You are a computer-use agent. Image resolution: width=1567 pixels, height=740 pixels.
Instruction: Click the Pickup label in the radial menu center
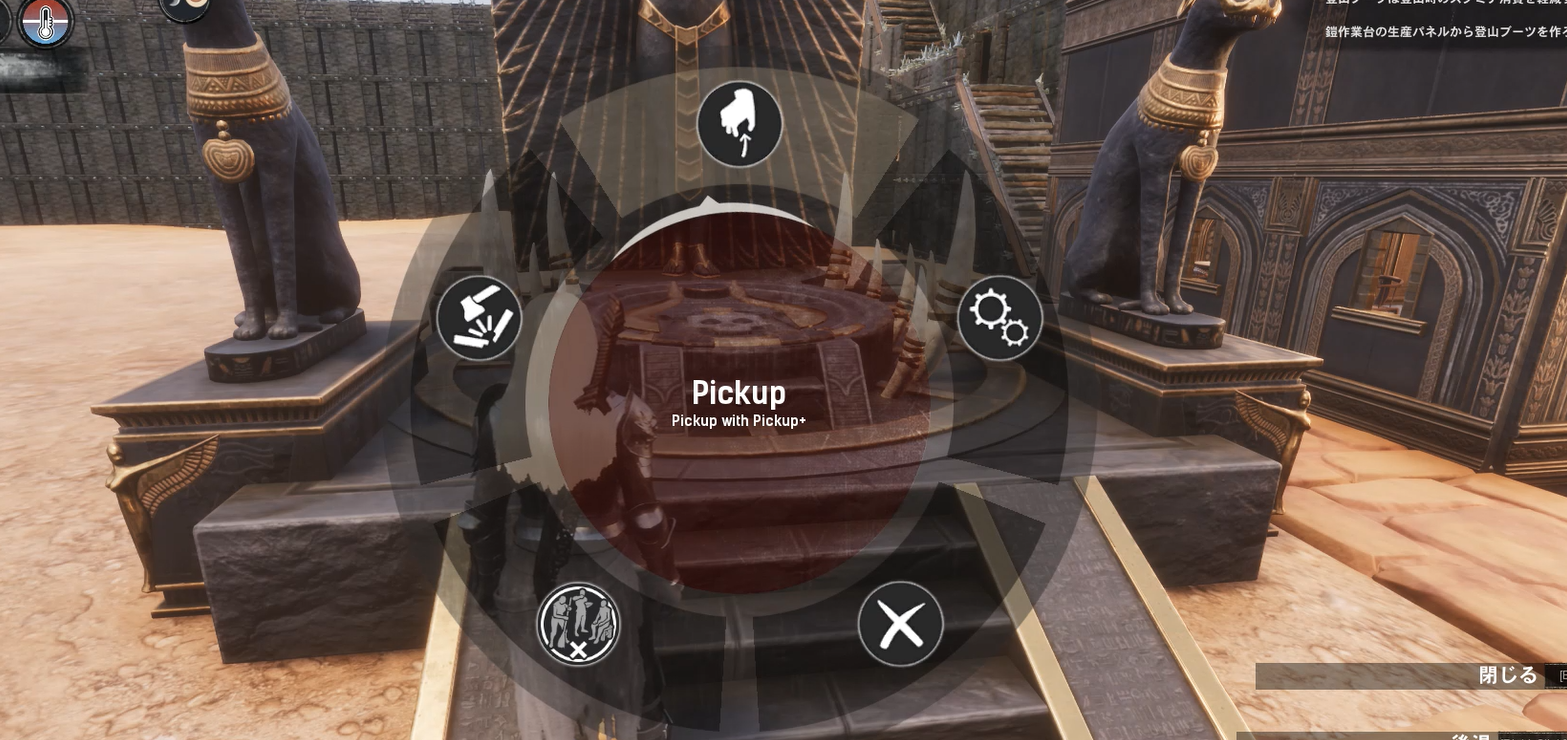click(x=737, y=391)
